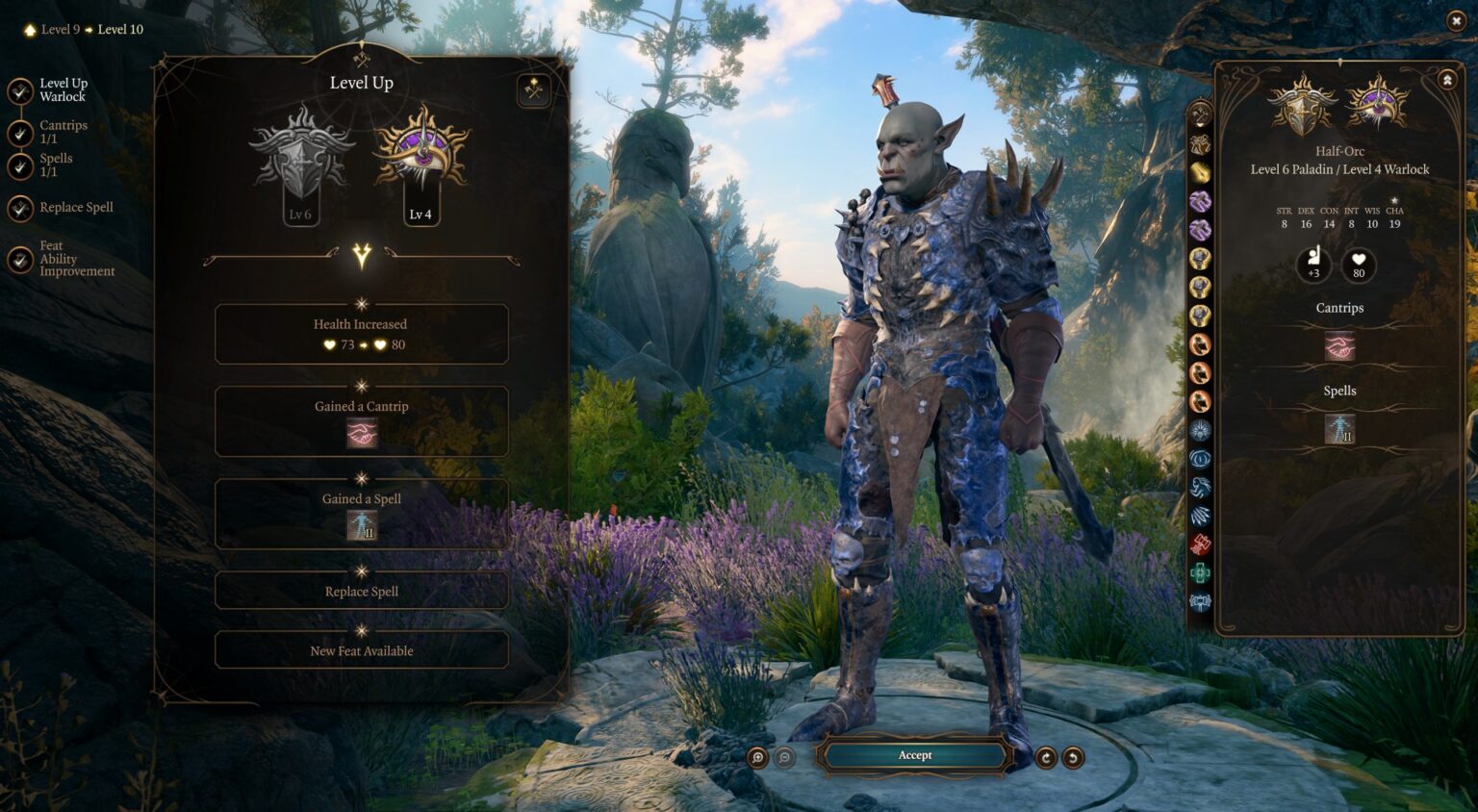1478x812 pixels.
Task: Click the spell icon in the summary panel
Action: pyautogui.click(x=1339, y=428)
